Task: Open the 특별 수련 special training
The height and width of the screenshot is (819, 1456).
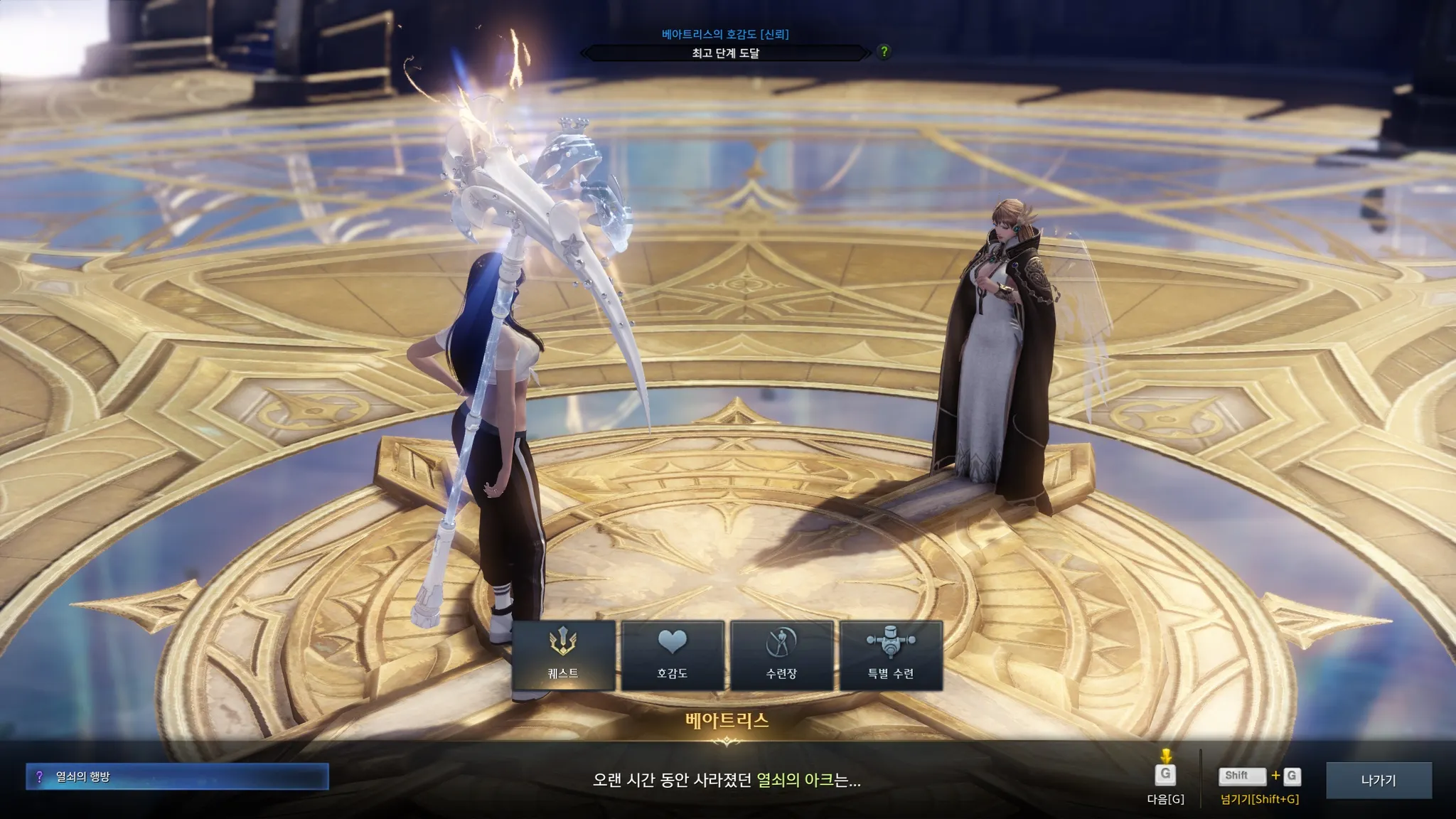Action: point(891,655)
